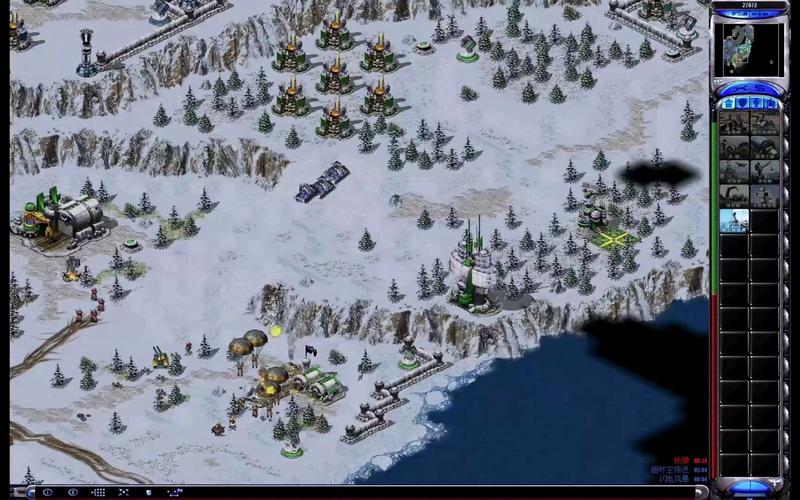Switch to the vehicles build tab
The height and width of the screenshot is (500, 800).
[x=770, y=103]
